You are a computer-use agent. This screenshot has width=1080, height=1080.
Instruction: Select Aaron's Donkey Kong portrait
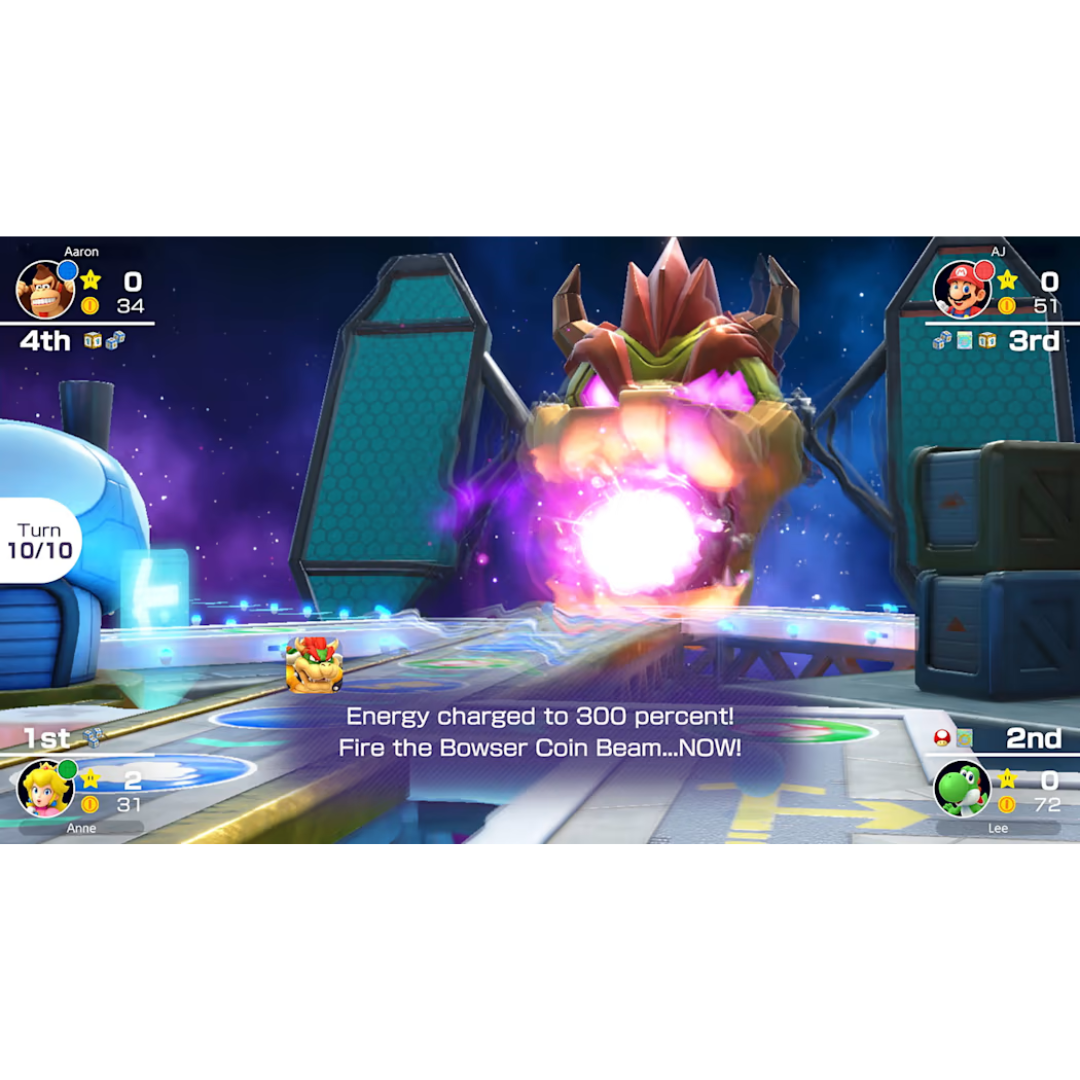(46, 289)
